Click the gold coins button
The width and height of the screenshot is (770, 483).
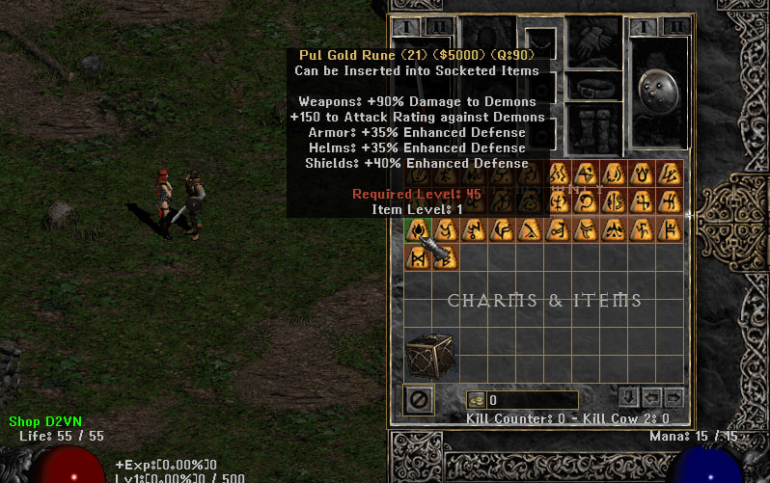click(x=475, y=400)
